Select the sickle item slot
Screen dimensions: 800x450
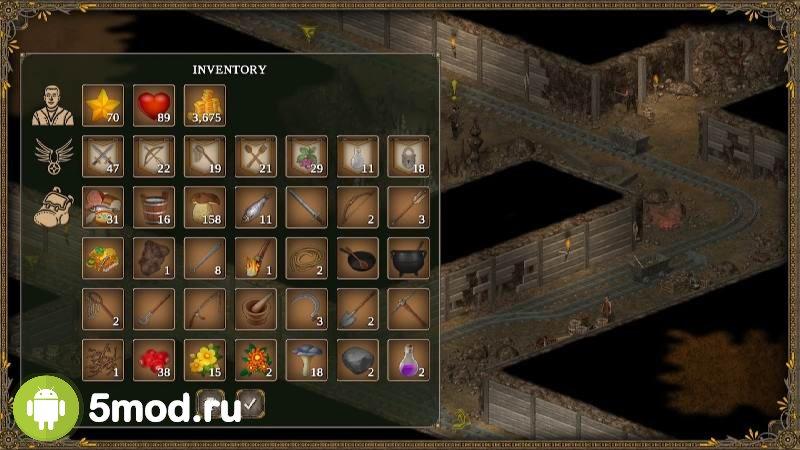point(306,309)
